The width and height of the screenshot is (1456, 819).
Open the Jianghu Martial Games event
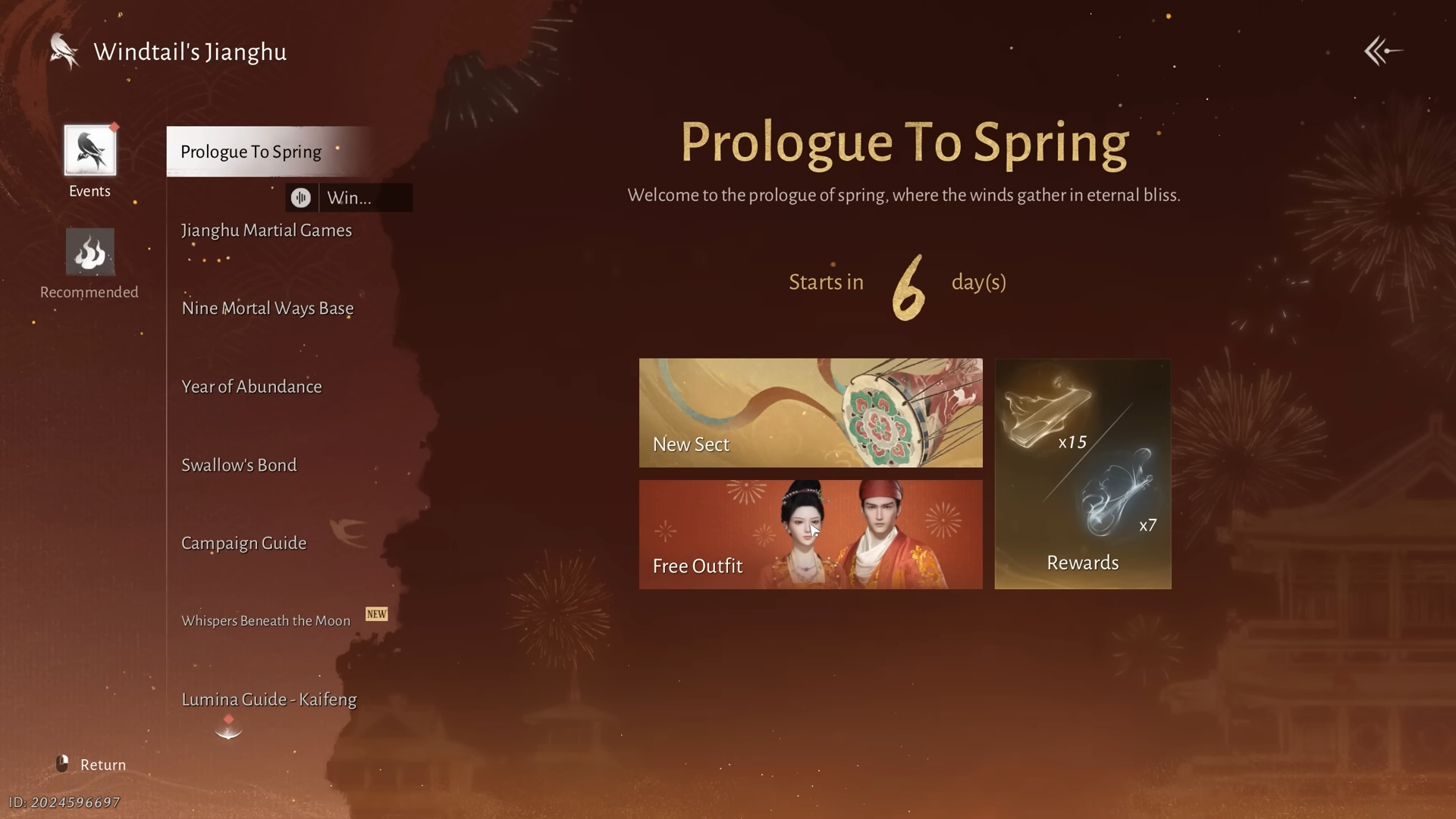pos(266,230)
